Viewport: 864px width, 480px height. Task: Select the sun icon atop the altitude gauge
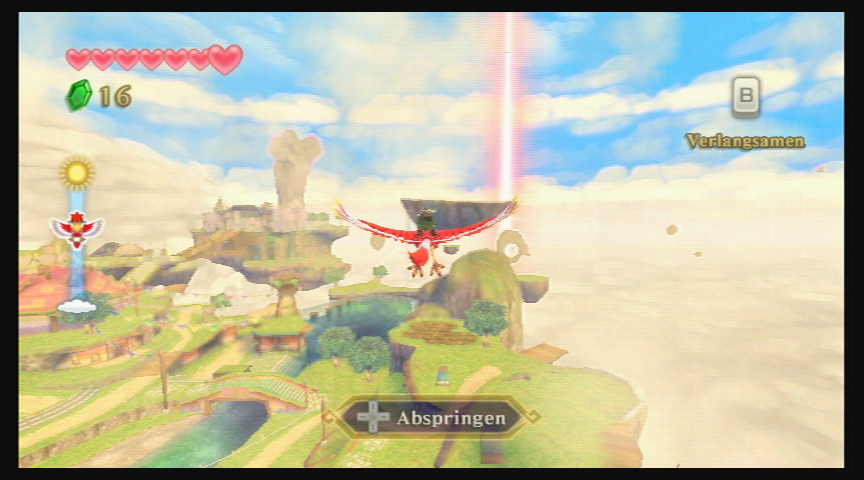77,172
